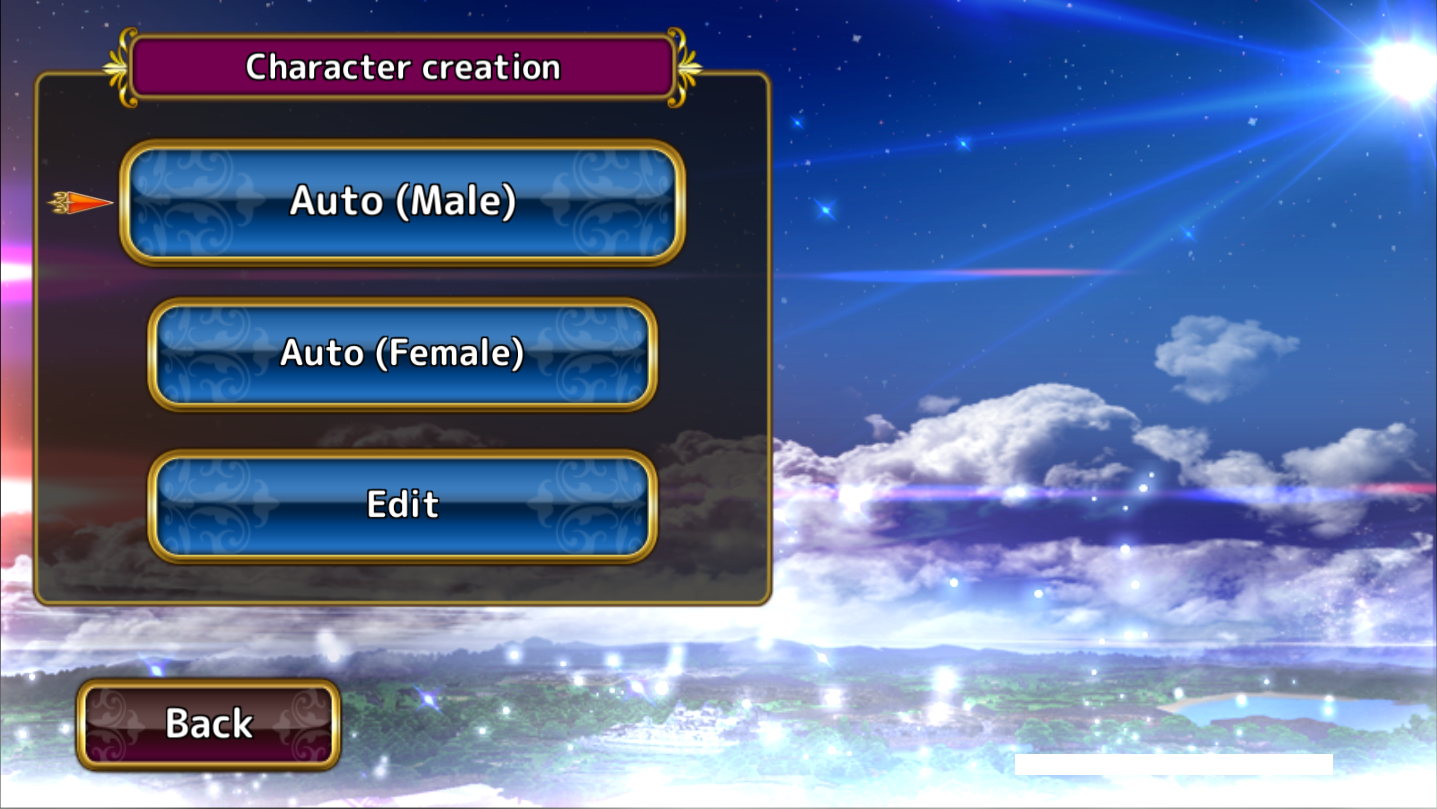Select Auto (Female) character creation
1437x809 pixels.
pos(402,354)
